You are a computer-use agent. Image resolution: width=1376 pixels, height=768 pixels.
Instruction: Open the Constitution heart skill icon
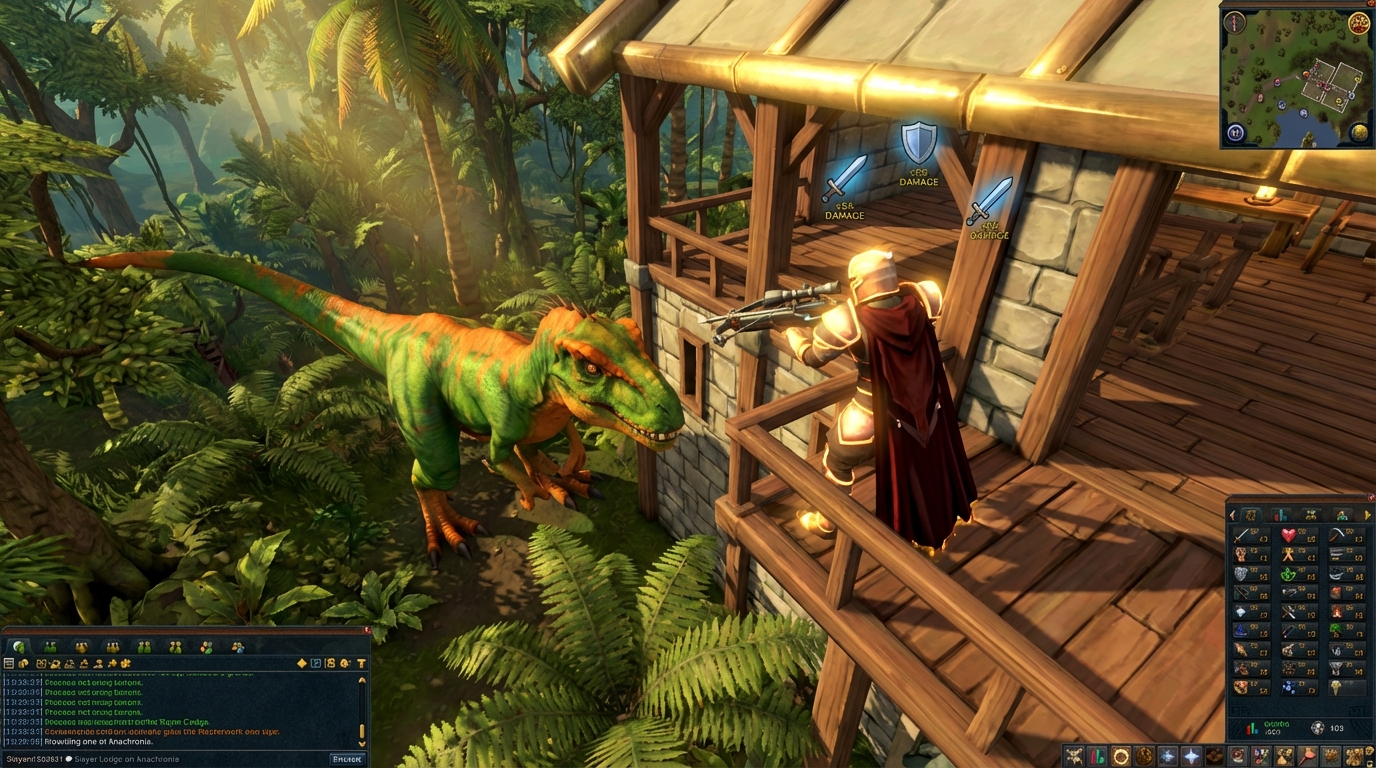[1291, 535]
